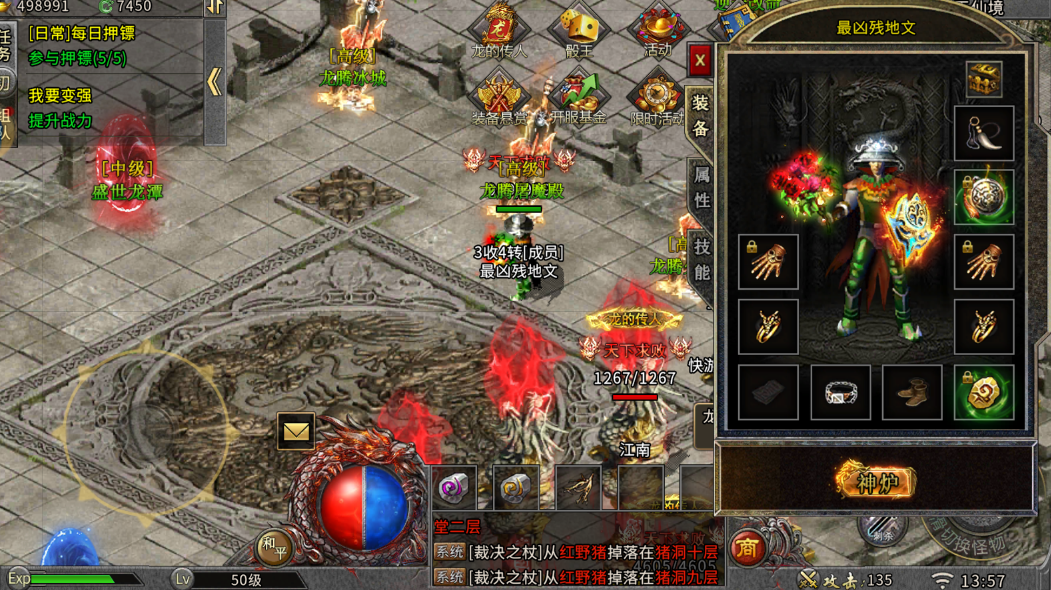This screenshot has width=1051, height=590.
Task: Select the daily escort quest 每日押镖
Action: [x=82, y=34]
